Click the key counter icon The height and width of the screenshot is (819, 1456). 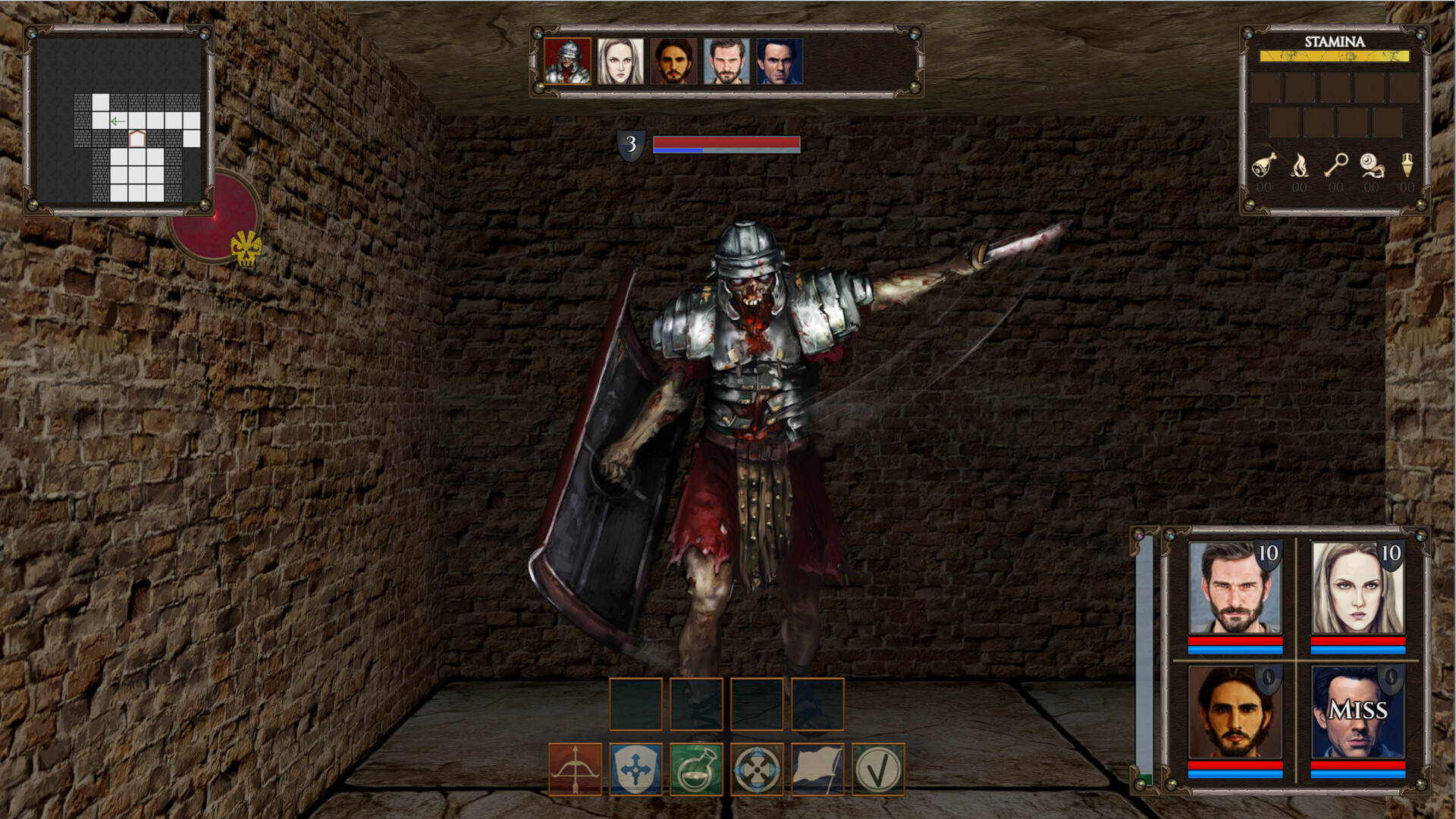click(1337, 167)
